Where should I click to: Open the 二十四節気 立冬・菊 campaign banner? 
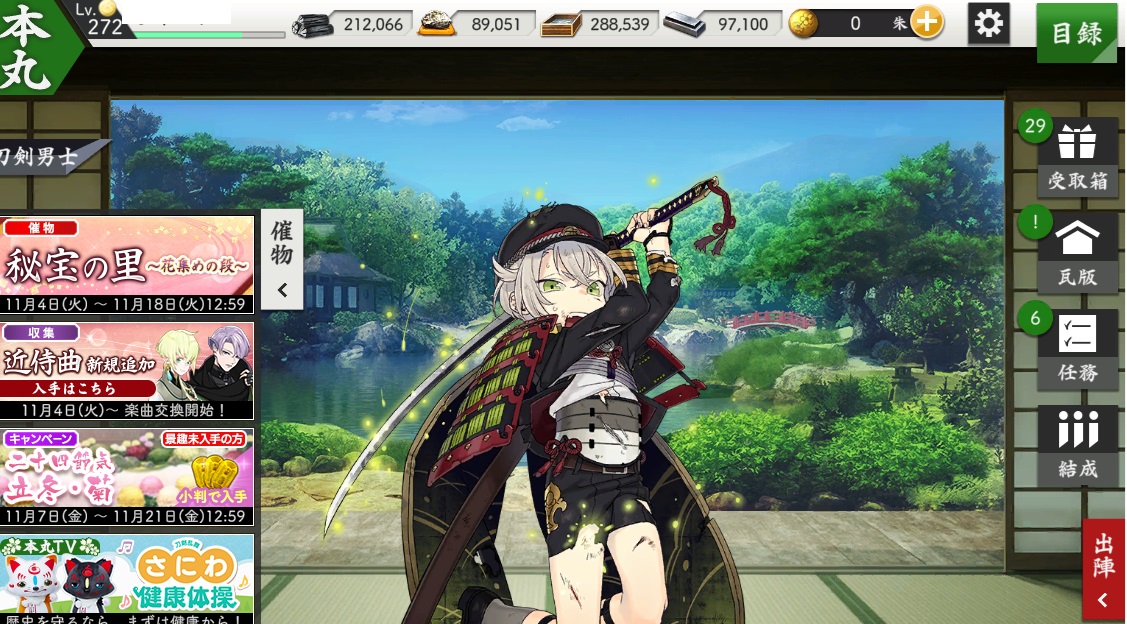tap(127, 478)
